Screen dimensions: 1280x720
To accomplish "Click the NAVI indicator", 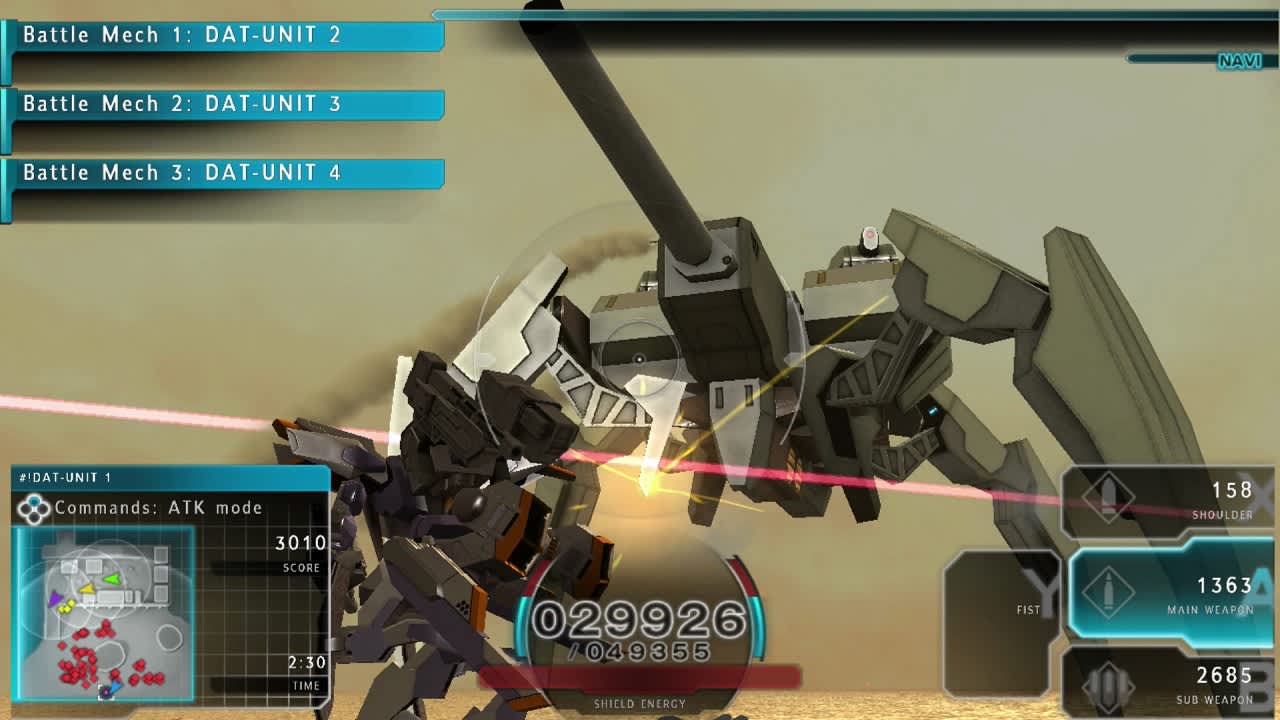I will (1239, 61).
